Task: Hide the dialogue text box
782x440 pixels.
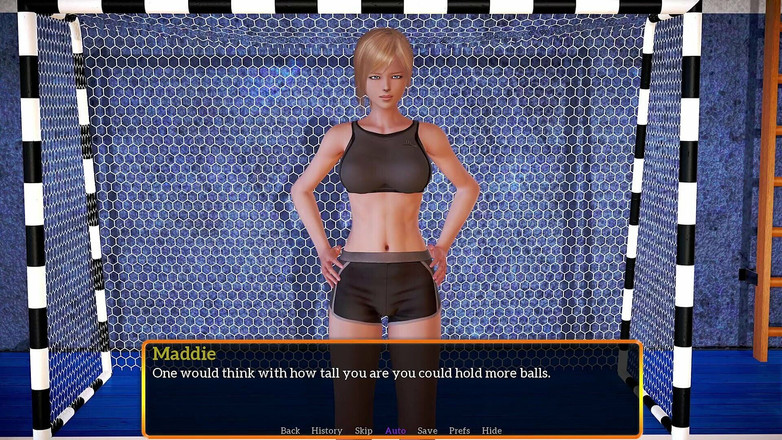Action: click(492, 431)
